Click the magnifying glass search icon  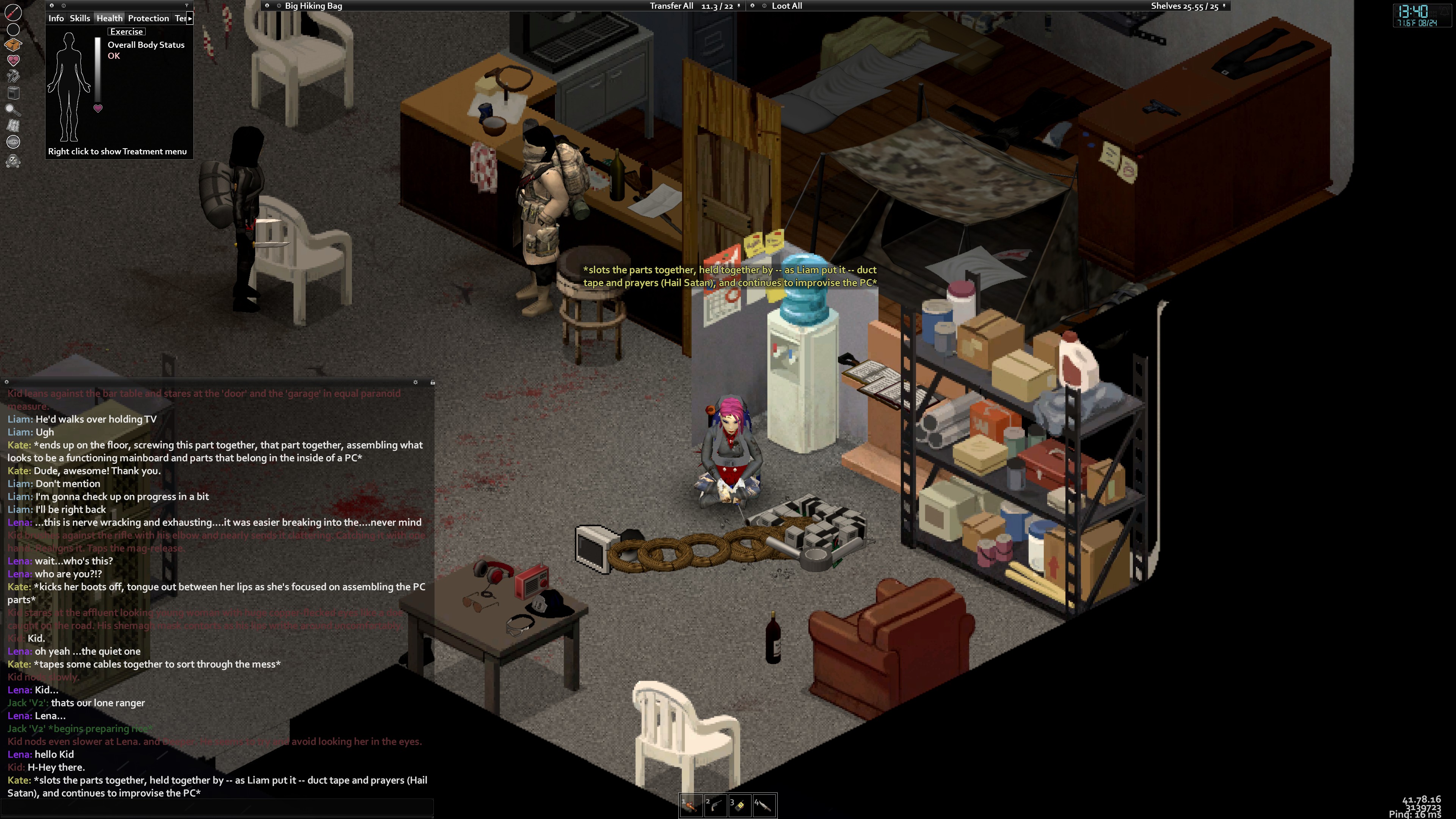pos(13,109)
